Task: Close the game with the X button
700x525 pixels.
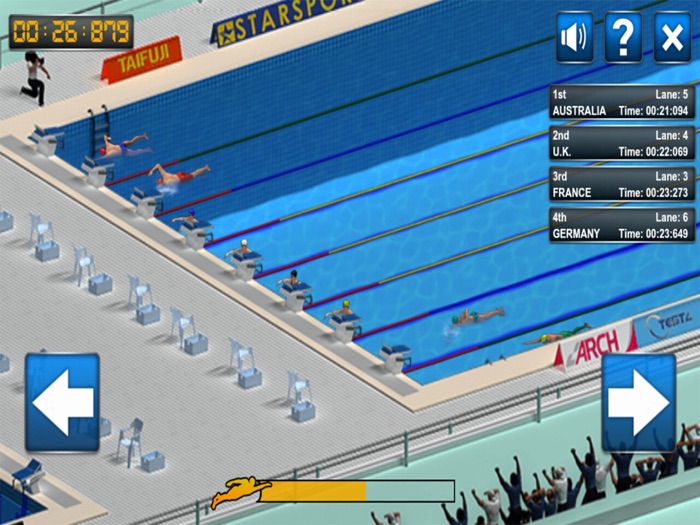Action: [672, 38]
